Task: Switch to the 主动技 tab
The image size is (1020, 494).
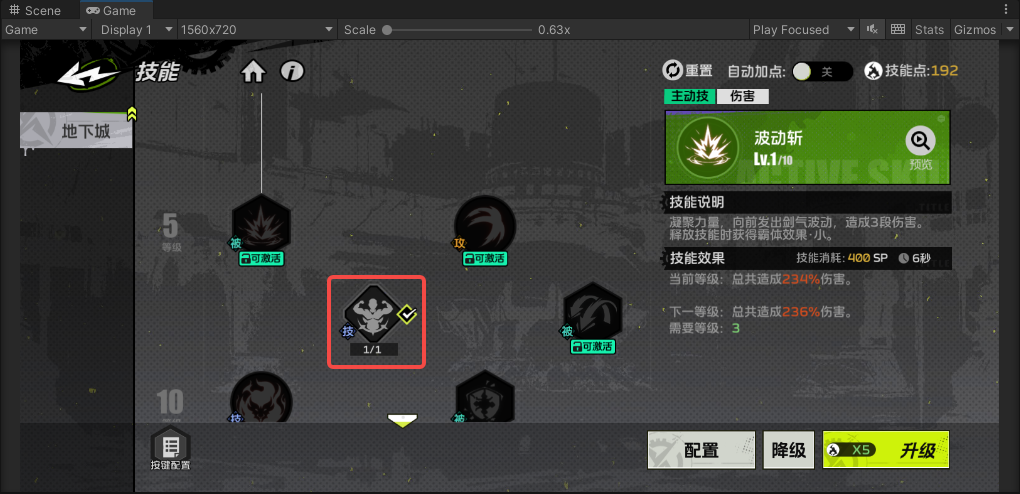Action: (690, 96)
